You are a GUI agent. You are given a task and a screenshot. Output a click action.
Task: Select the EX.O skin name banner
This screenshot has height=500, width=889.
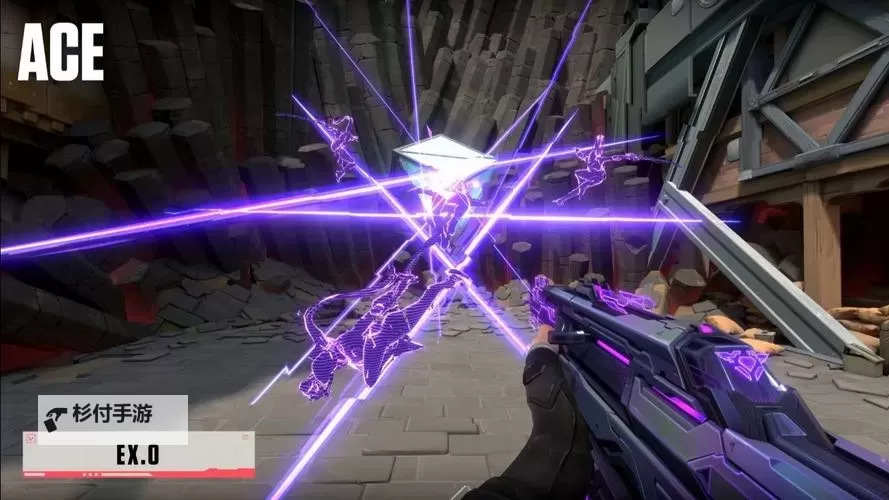tap(138, 455)
